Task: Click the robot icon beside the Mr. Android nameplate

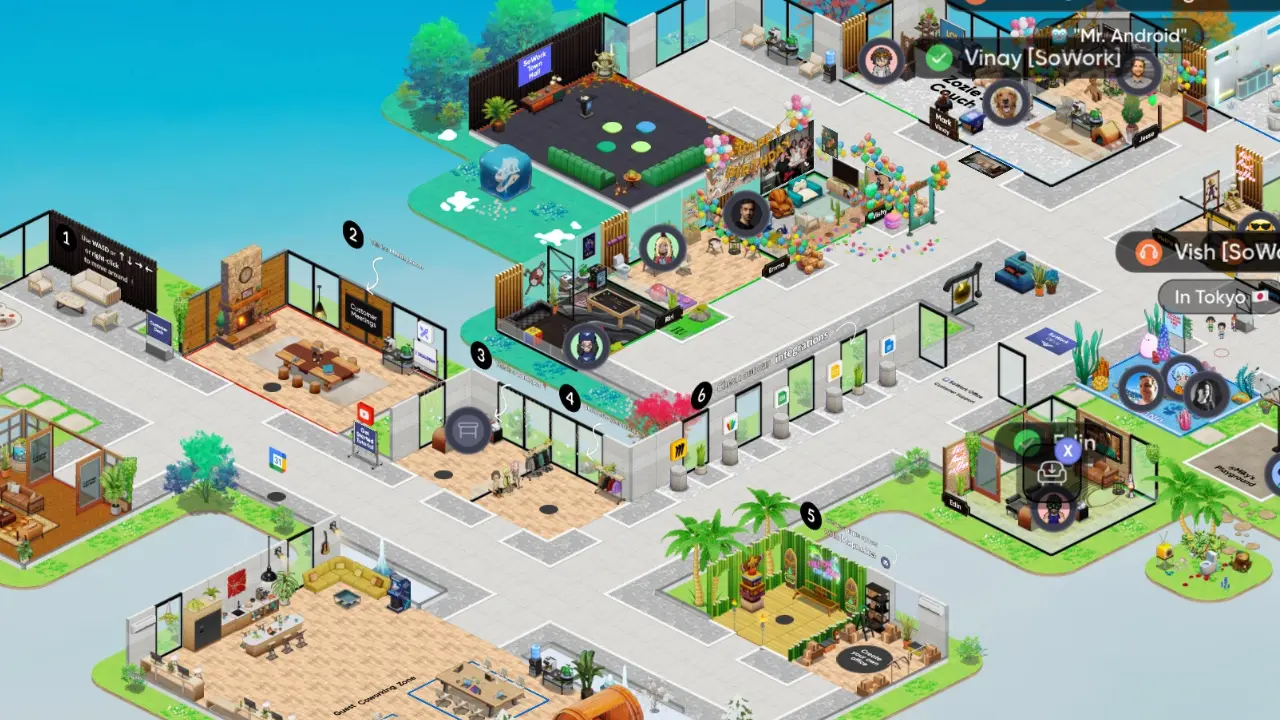Action: (1055, 35)
